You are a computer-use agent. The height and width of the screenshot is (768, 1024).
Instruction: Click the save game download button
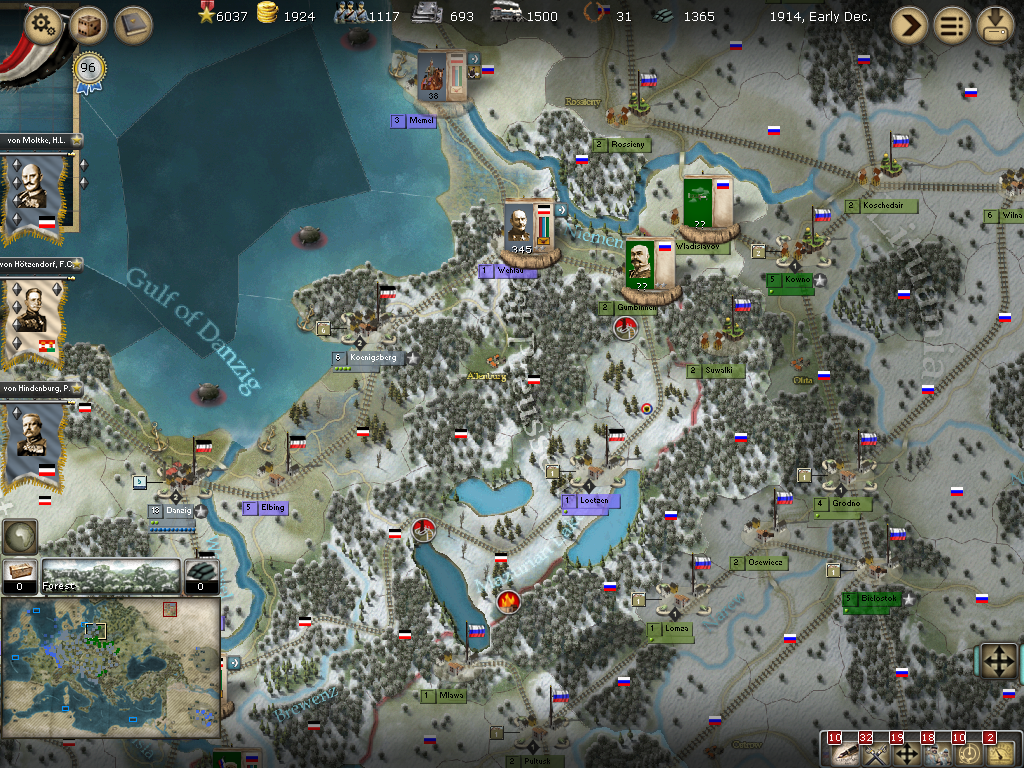tap(995, 25)
